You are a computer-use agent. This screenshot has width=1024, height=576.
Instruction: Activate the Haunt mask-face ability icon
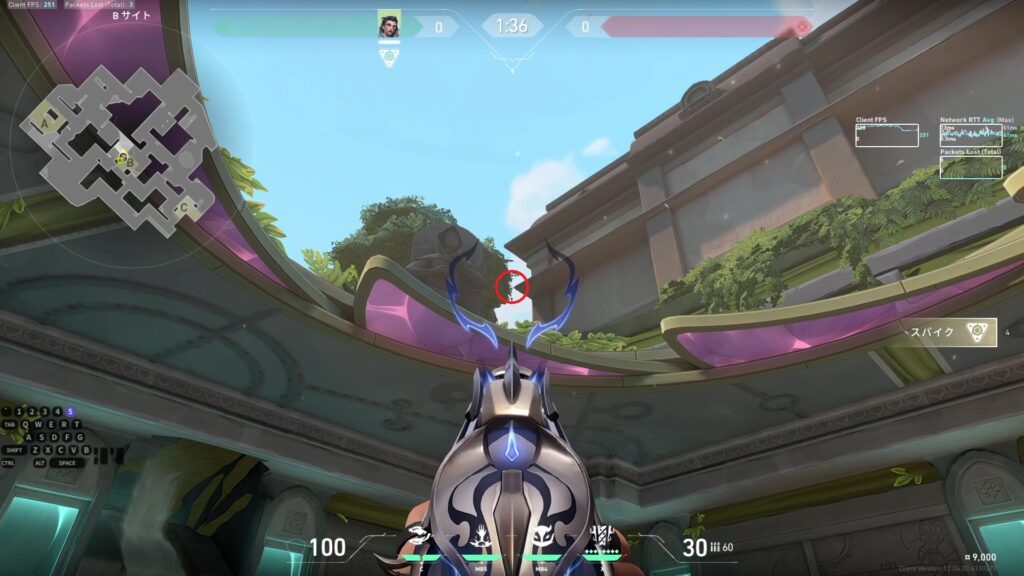click(541, 536)
